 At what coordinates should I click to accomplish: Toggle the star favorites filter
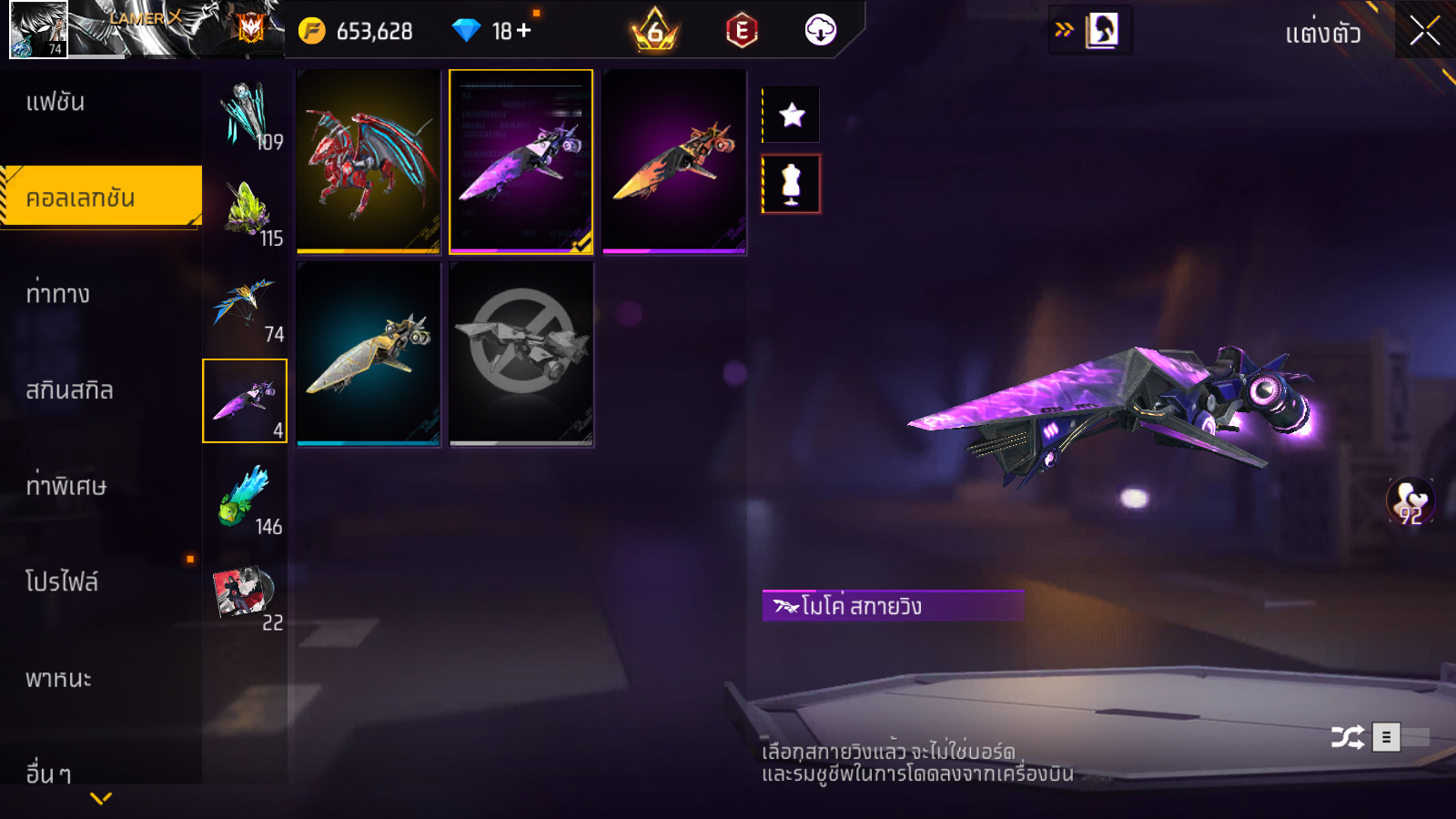pos(792,115)
